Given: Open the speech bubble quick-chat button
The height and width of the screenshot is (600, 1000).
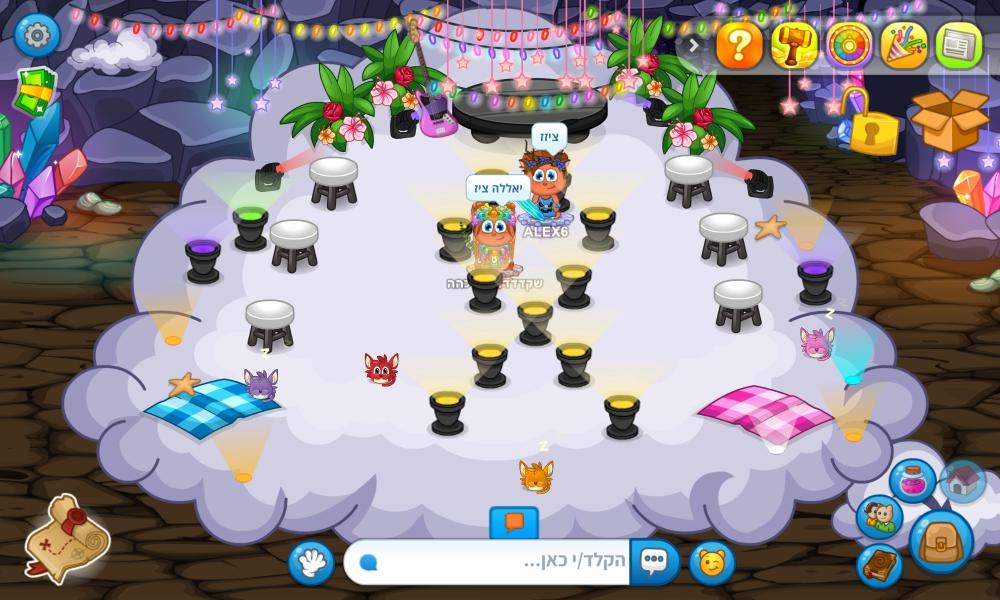Looking at the screenshot, I should pyautogui.click(x=655, y=563).
